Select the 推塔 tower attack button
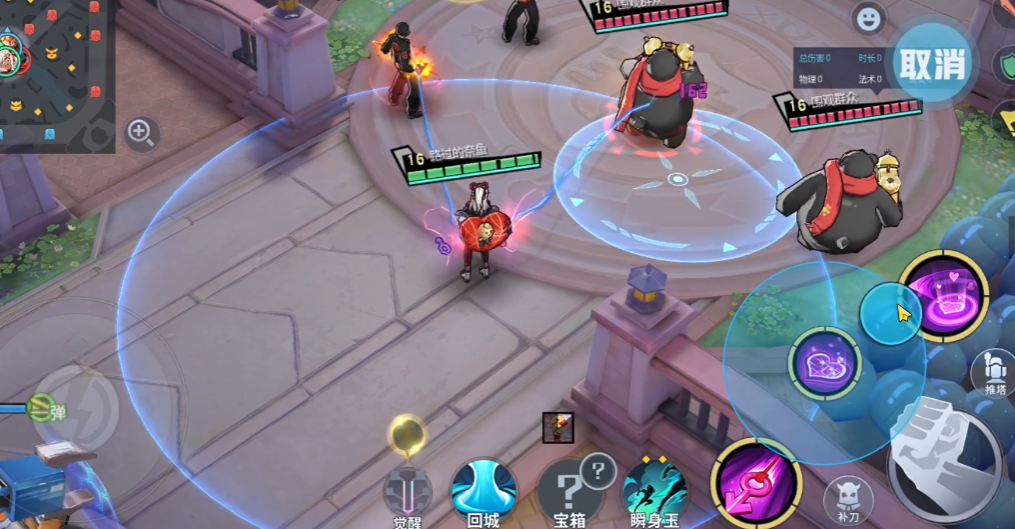1015x529 pixels. 993,372
